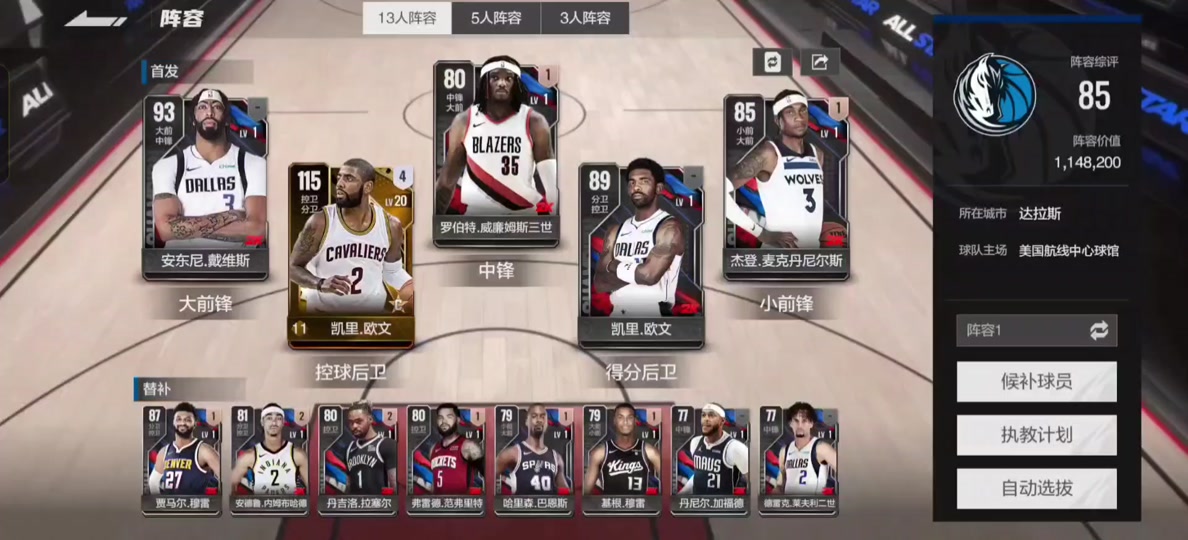Open the 执教计划 coaching plan
Screen dimensions: 1188x540
click(1036, 435)
